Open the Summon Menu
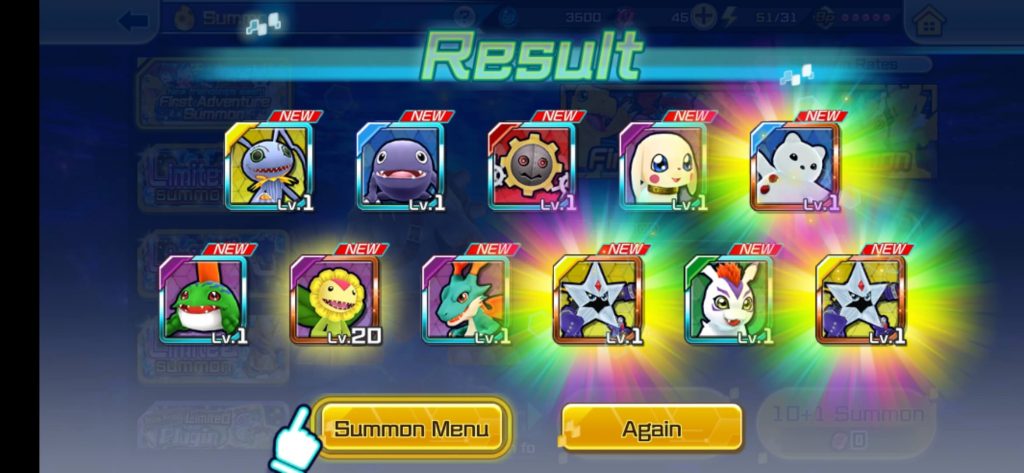Viewport: 1024px width, 473px height. [x=411, y=429]
